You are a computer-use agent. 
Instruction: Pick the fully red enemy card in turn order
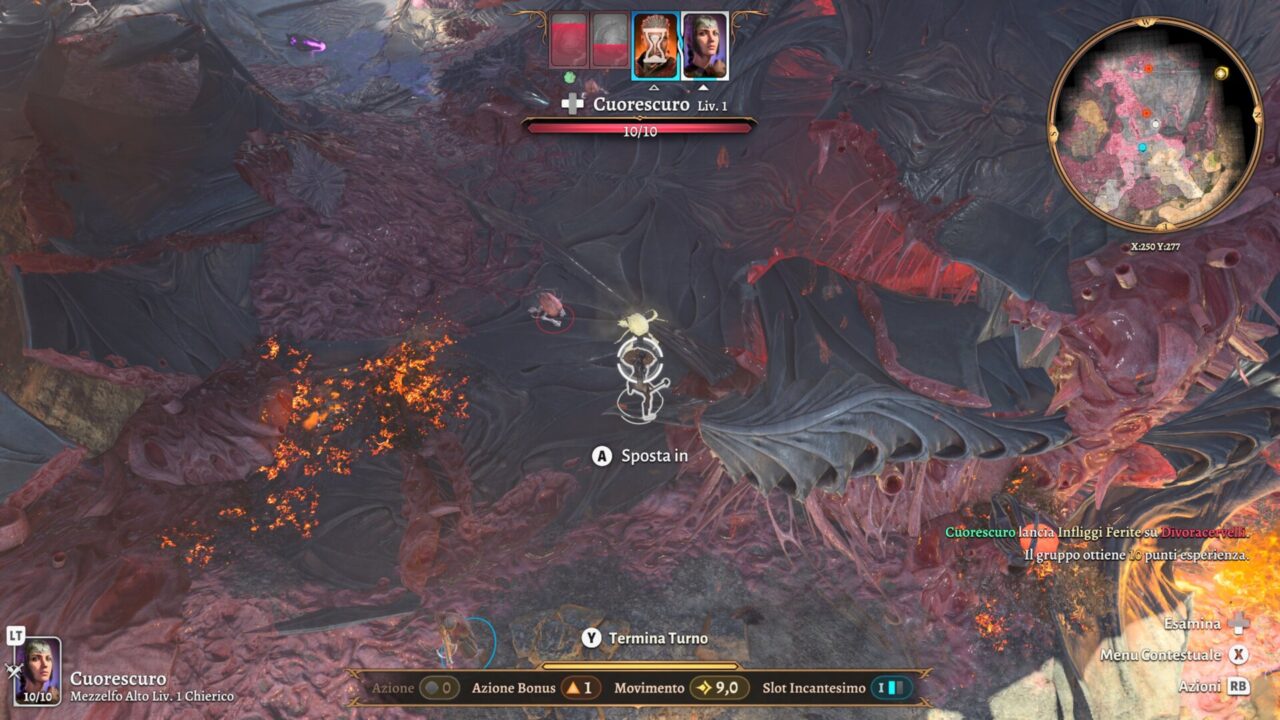[568, 40]
